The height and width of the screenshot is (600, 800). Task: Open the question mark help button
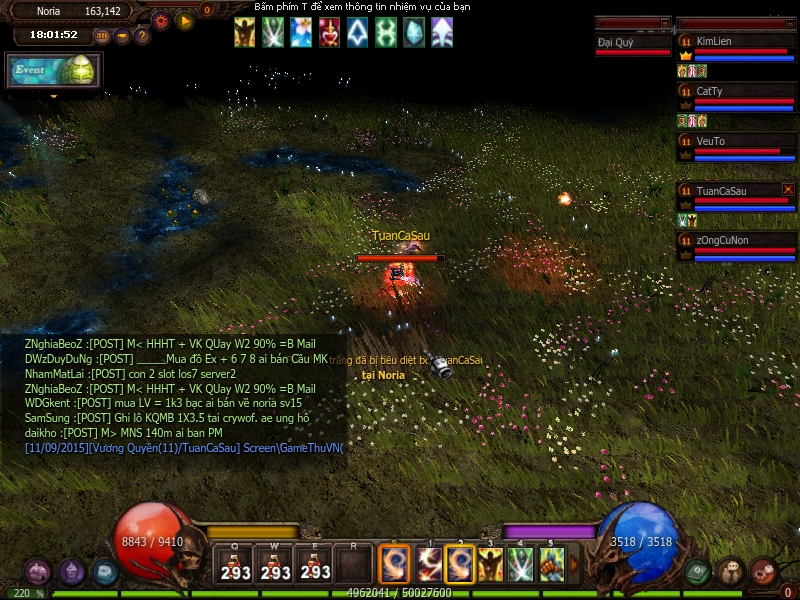click(x=142, y=36)
